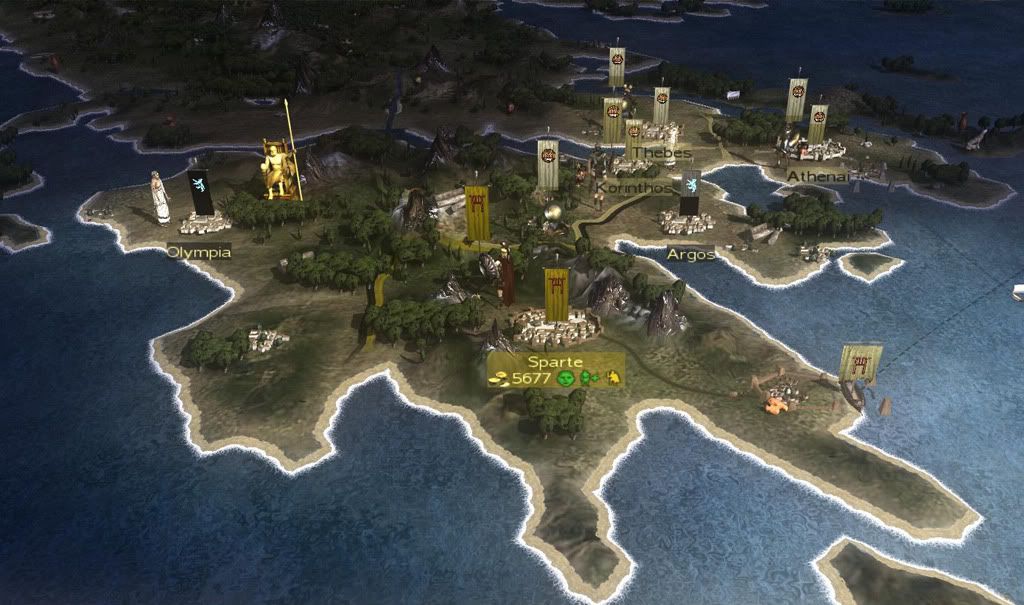This screenshot has width=1024, height=605.
Task: Select the black banner above Argos
Action: tap(689, 191)
